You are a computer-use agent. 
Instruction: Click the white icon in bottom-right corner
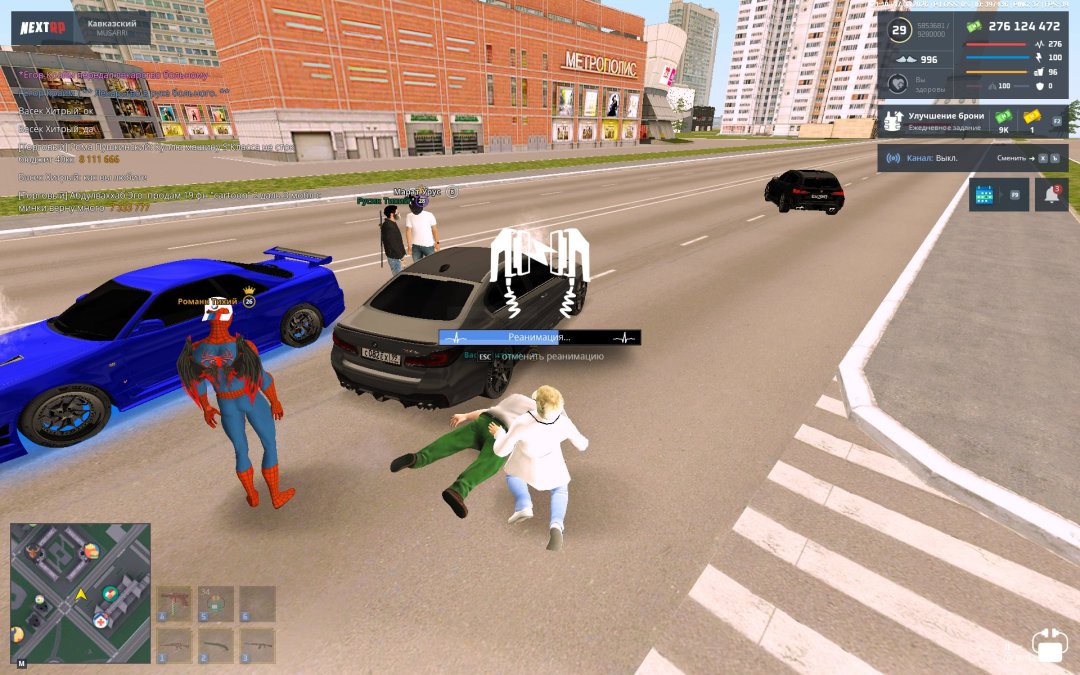pyautogui.click(x=1049, y=644)
